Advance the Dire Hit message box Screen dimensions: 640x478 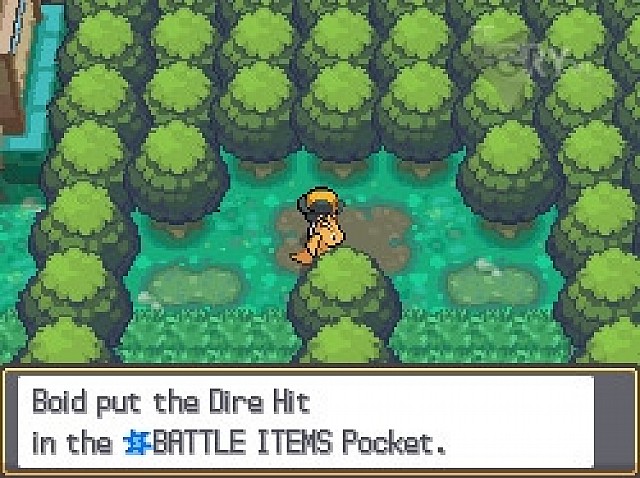click(318, 422)
